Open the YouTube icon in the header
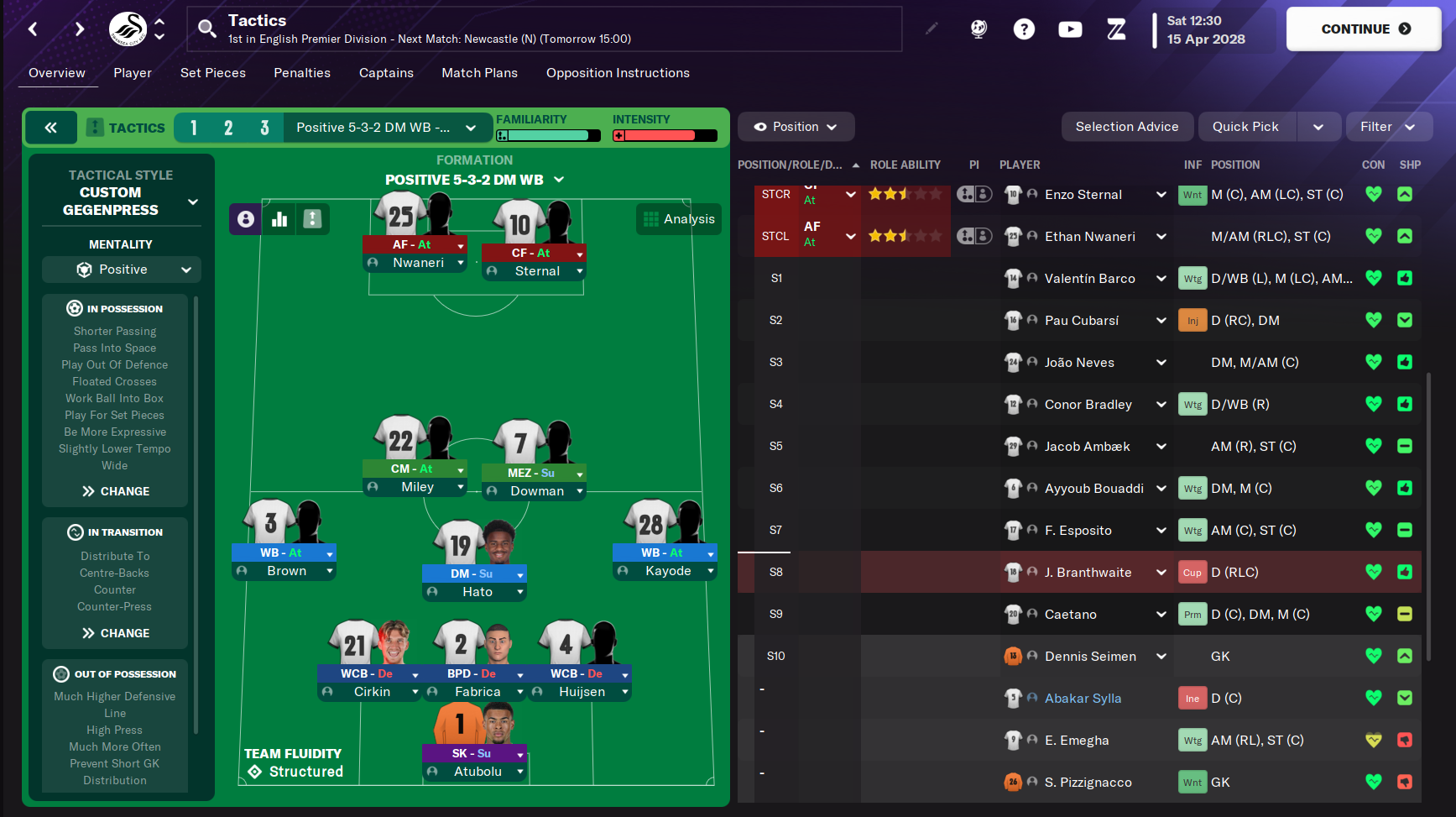1456x817 pixels. [x=1070, y=29]
